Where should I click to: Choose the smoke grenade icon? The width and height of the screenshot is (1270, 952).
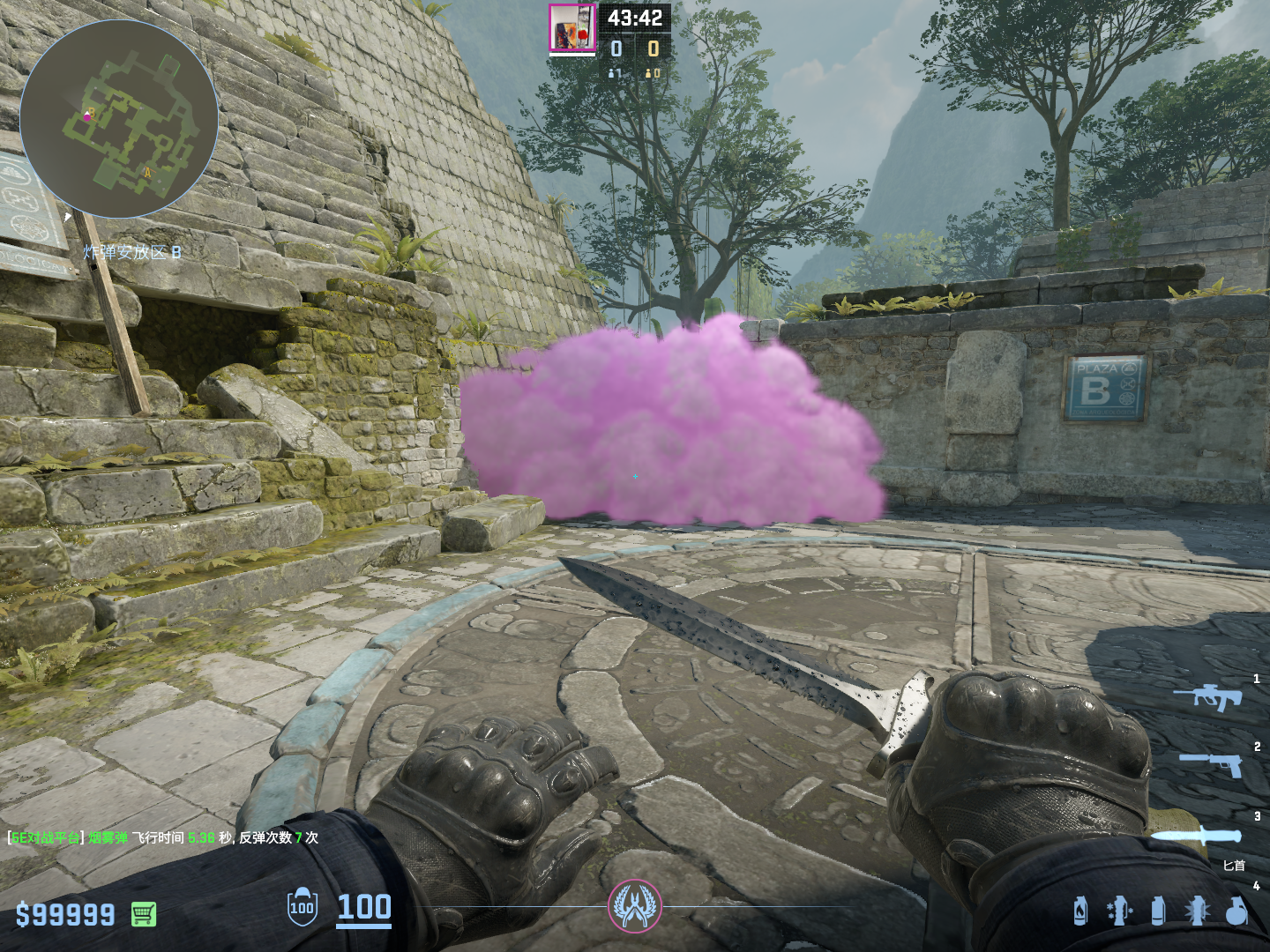pos(1158,911)
